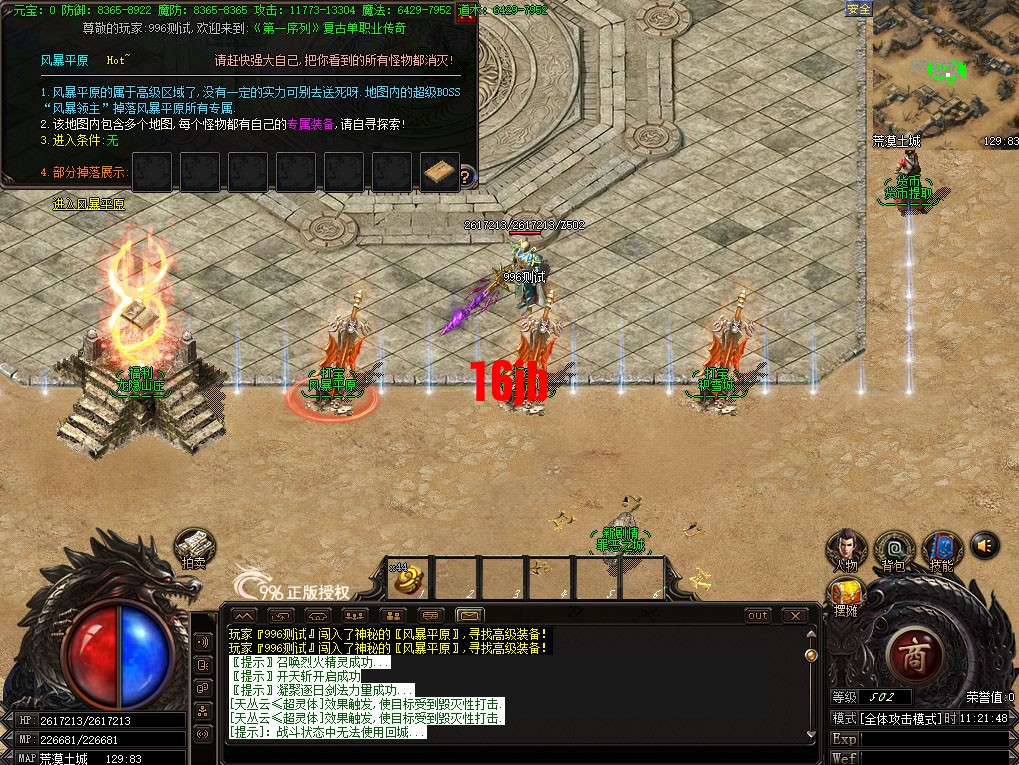Change the 全体攻击模式 attack mode
The width and height of the screenshot is (1019, 765).
893,719
